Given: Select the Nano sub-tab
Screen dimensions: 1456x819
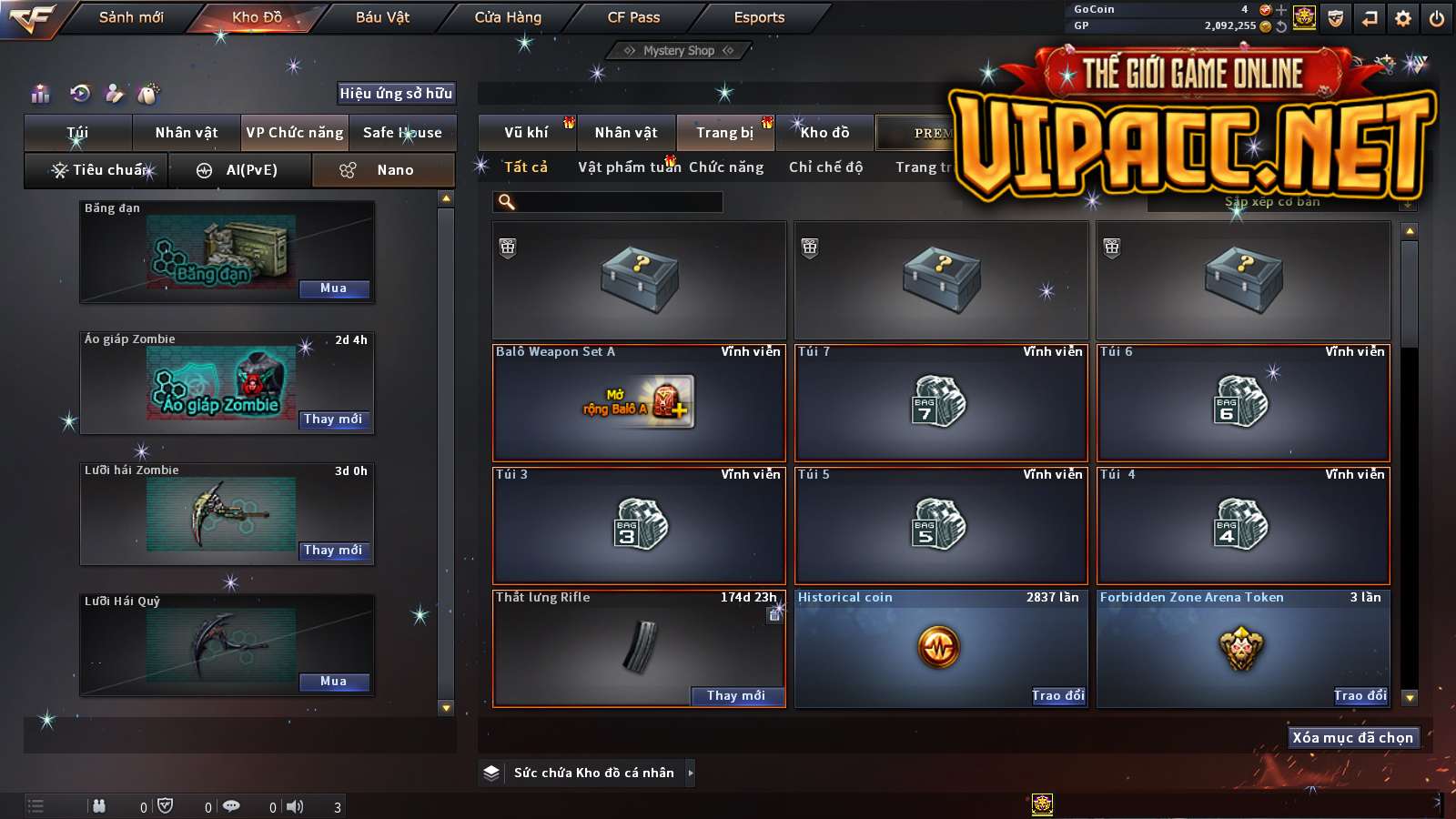Looking at the screenshot, I should [x=383, y=170].
